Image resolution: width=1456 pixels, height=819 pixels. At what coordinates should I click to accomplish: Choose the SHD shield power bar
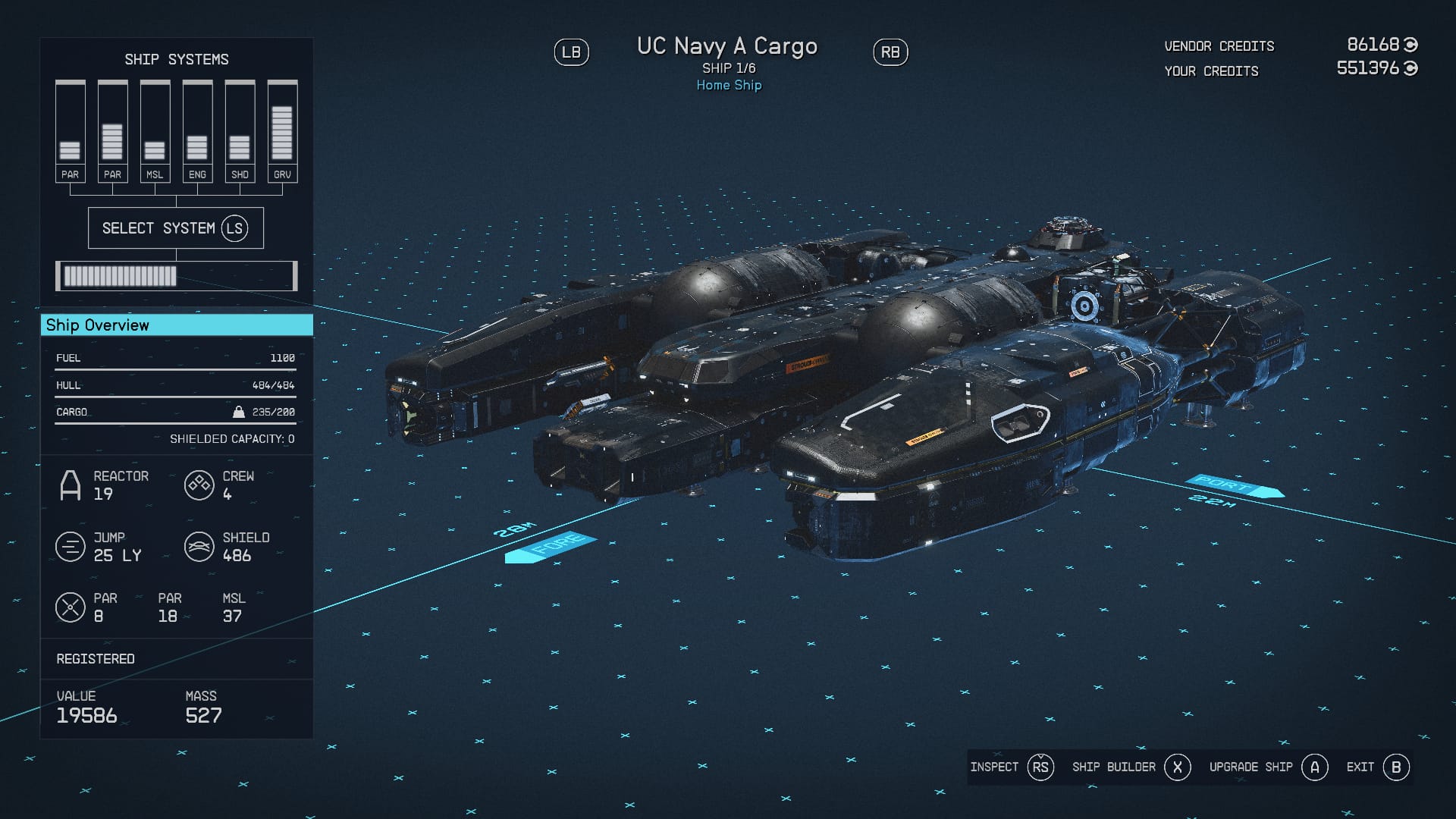pyautogui.click(x=240, y=130)
